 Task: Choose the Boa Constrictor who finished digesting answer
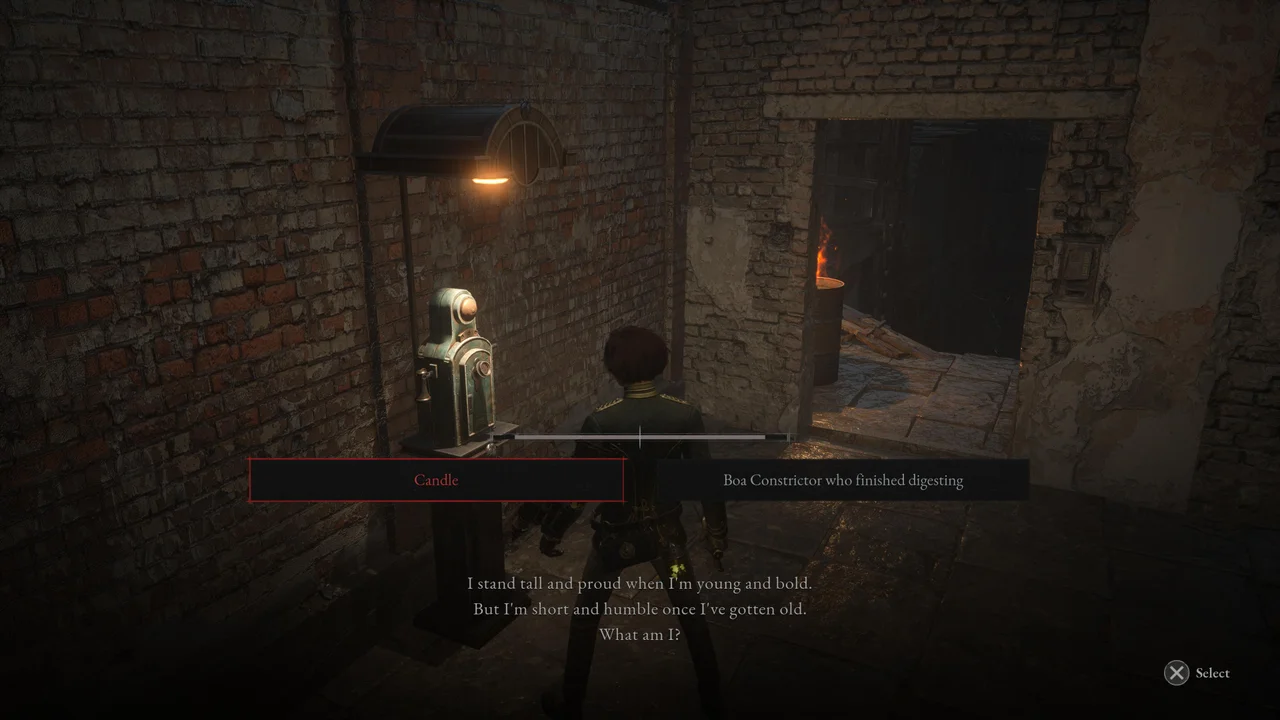(x=843, y=480)
